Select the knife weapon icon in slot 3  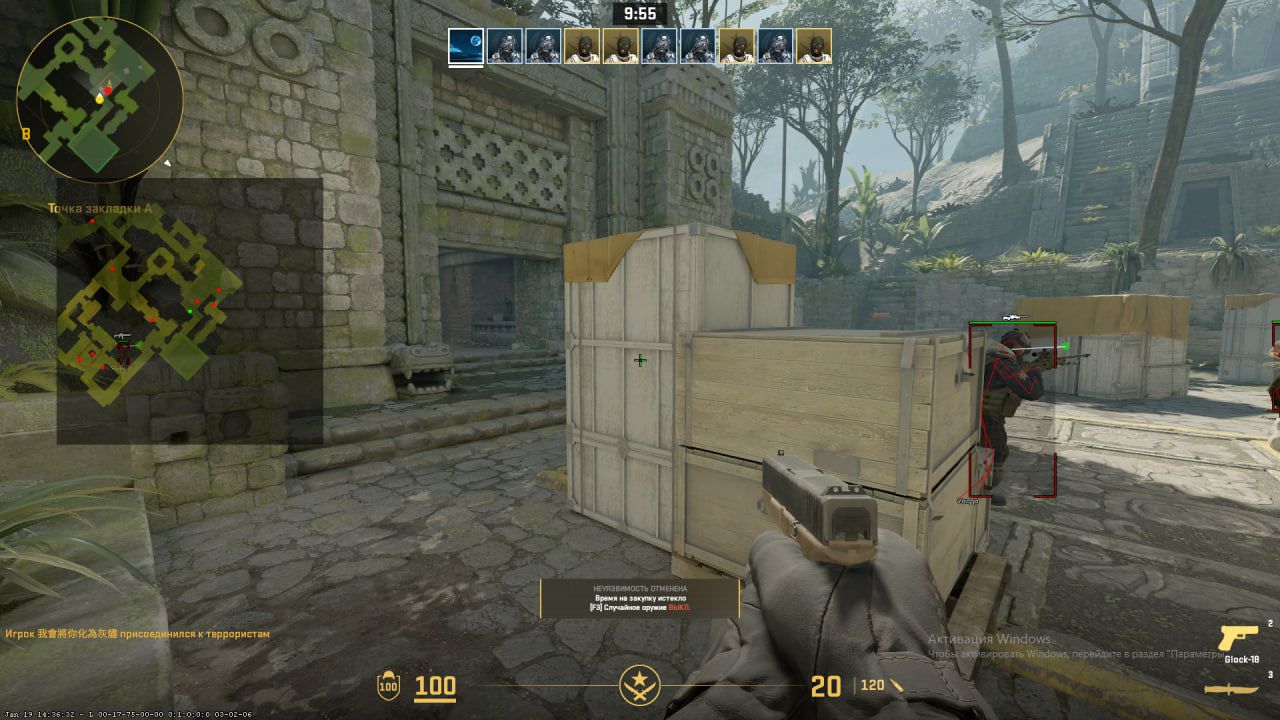(1230, 688)
